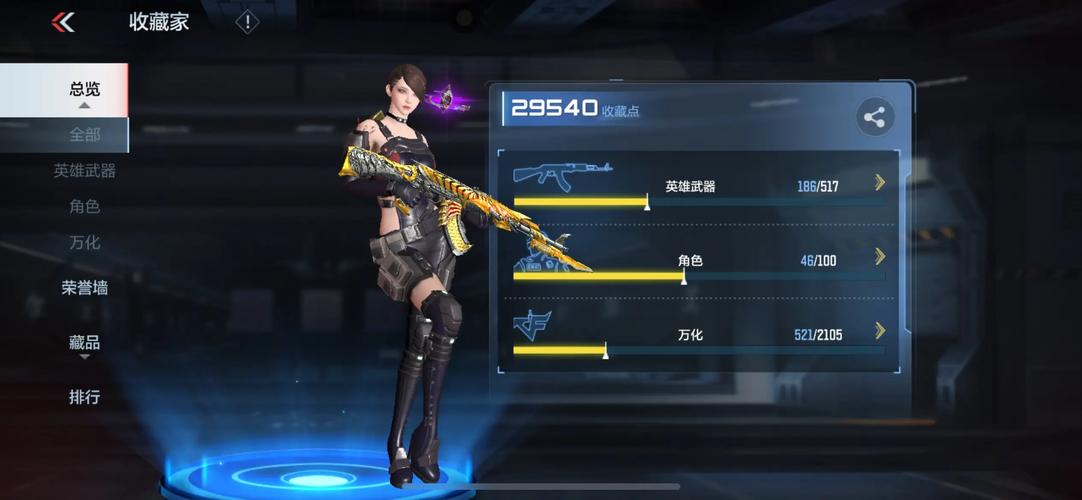View the 排行 ranking tab
The height and width of the screenshot is (500, 1082).
click(x=84, y=397)
